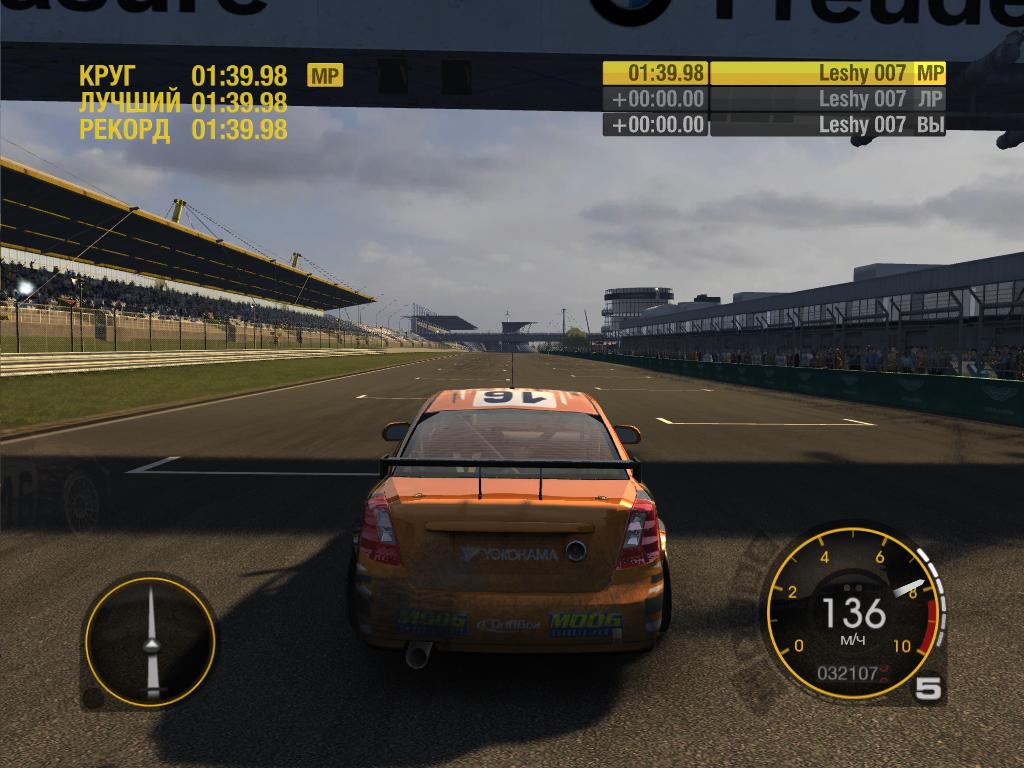Click the Leshy 007 ВЫ leaderboard row
The height and width of the screenshot is (768, 1024).
774,125
